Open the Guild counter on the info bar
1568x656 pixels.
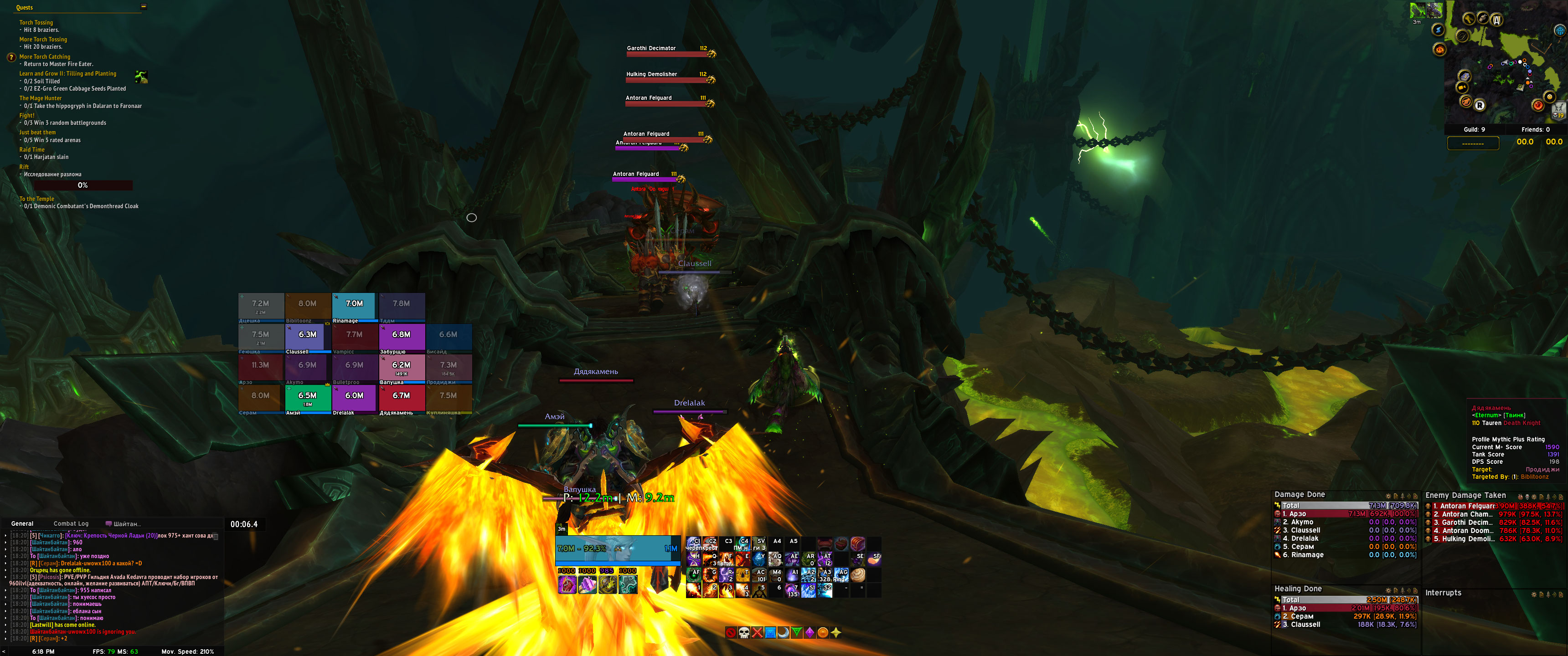tap(1474, 130)
